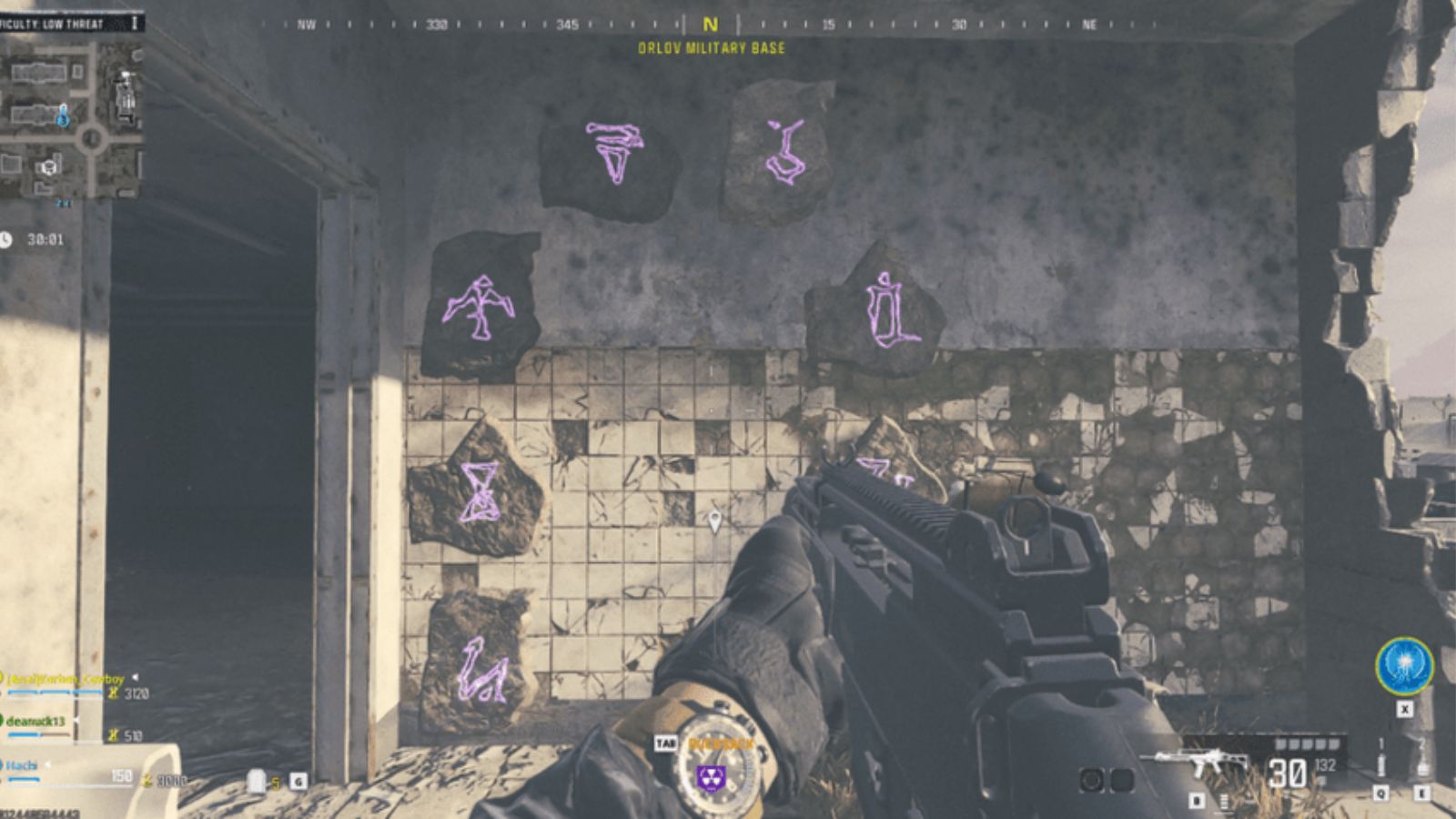This screenshot has height=819, width=1456.
Task: Select the fire mode icon beside the B keybind
Action: point(1224,803)
